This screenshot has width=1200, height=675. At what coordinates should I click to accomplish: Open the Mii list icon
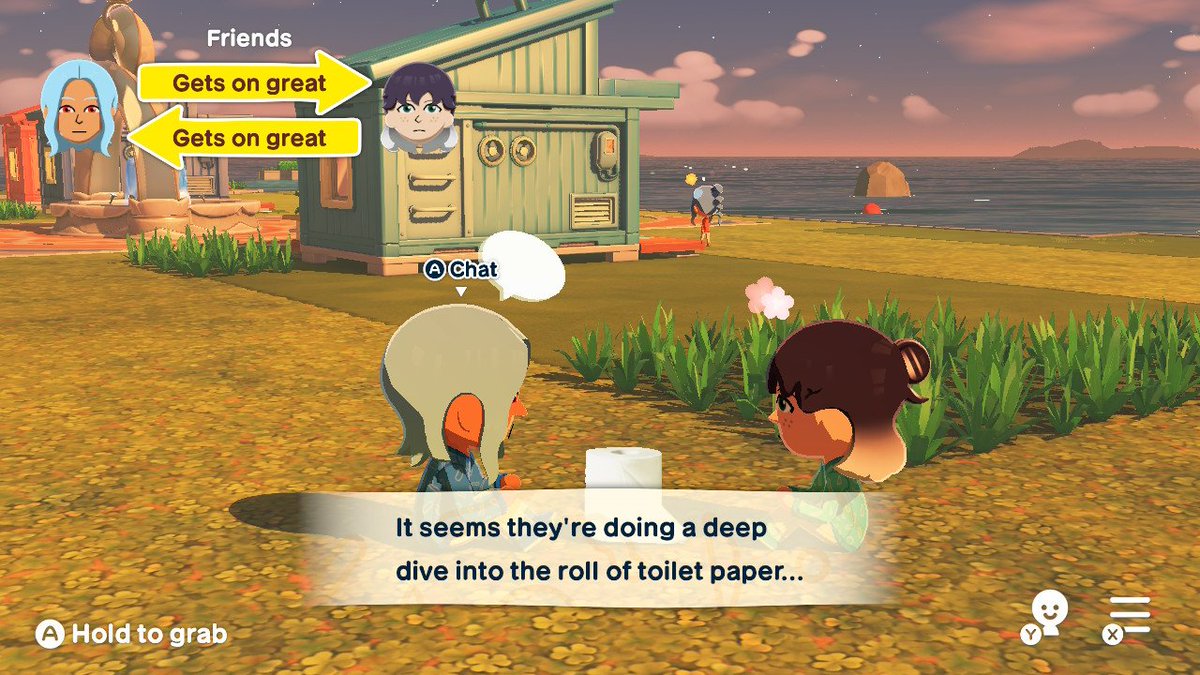[x=1048, y=614]
